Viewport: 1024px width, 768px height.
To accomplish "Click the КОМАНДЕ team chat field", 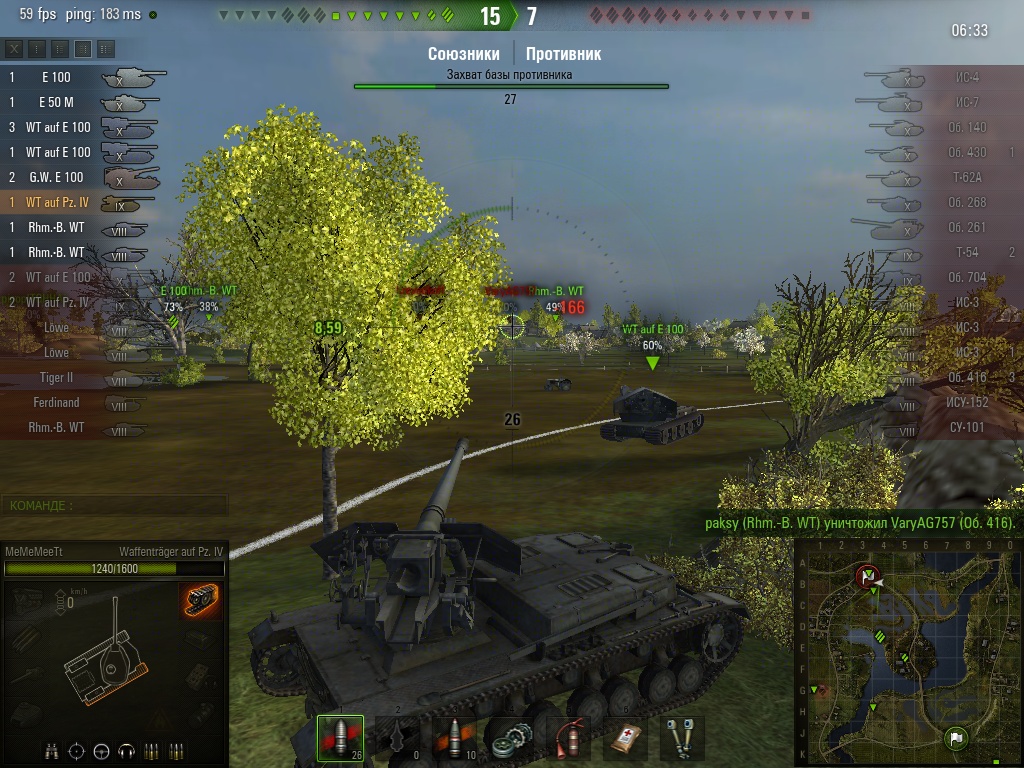I will click(x=114, y=506).
